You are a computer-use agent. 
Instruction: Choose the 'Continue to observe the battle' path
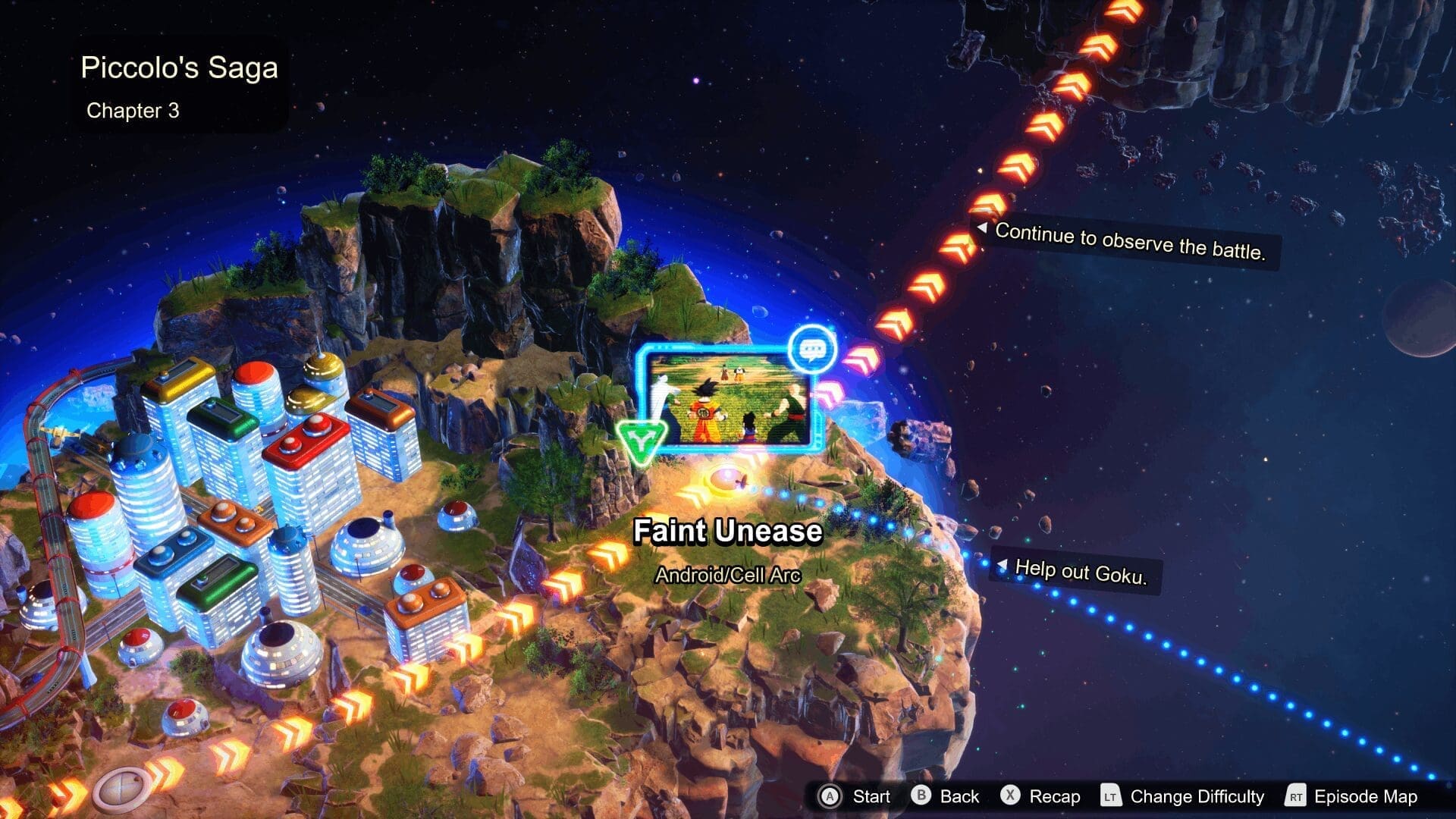[1128, 242]
